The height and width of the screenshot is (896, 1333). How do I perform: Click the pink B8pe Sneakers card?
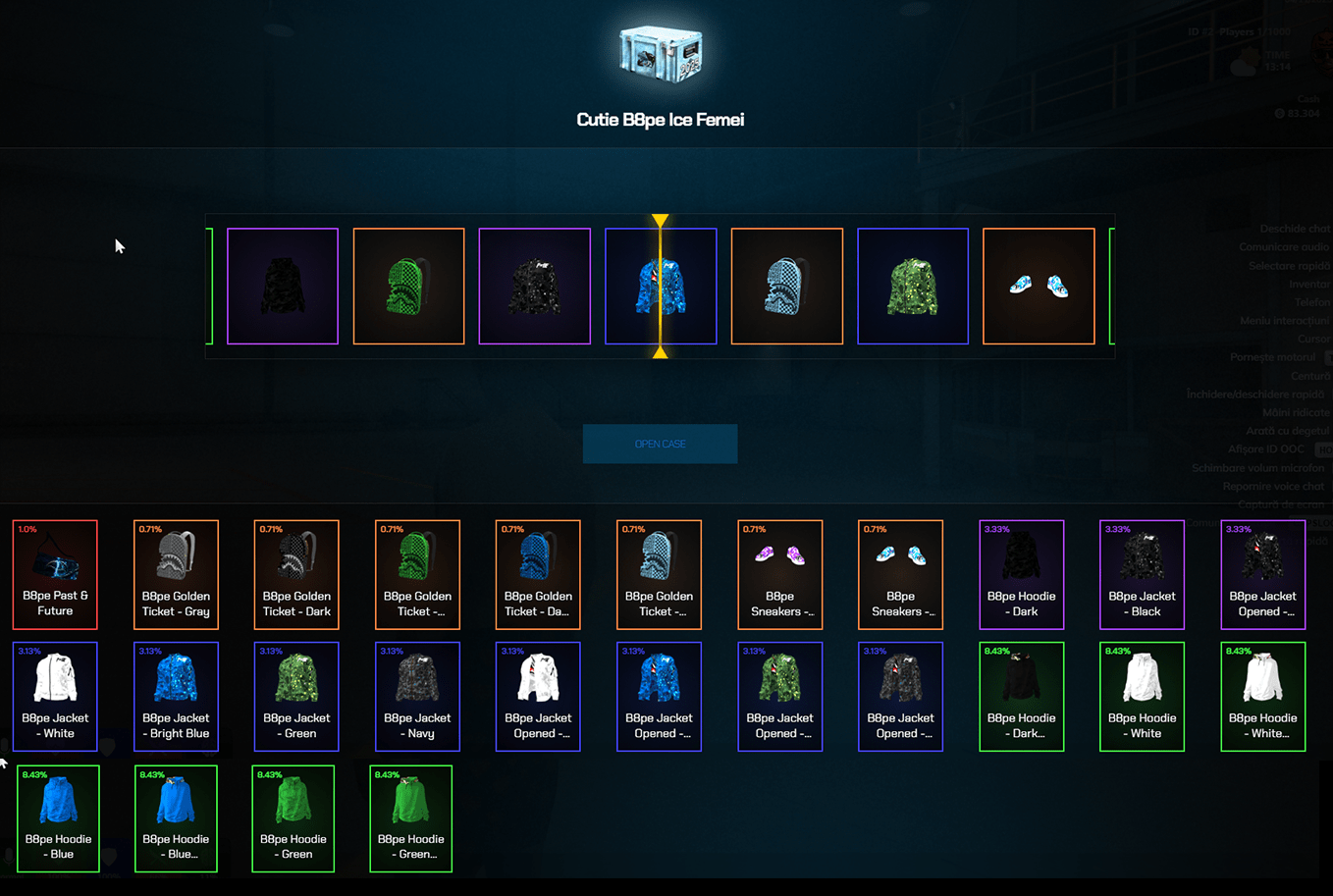click(x=779, y=574)
